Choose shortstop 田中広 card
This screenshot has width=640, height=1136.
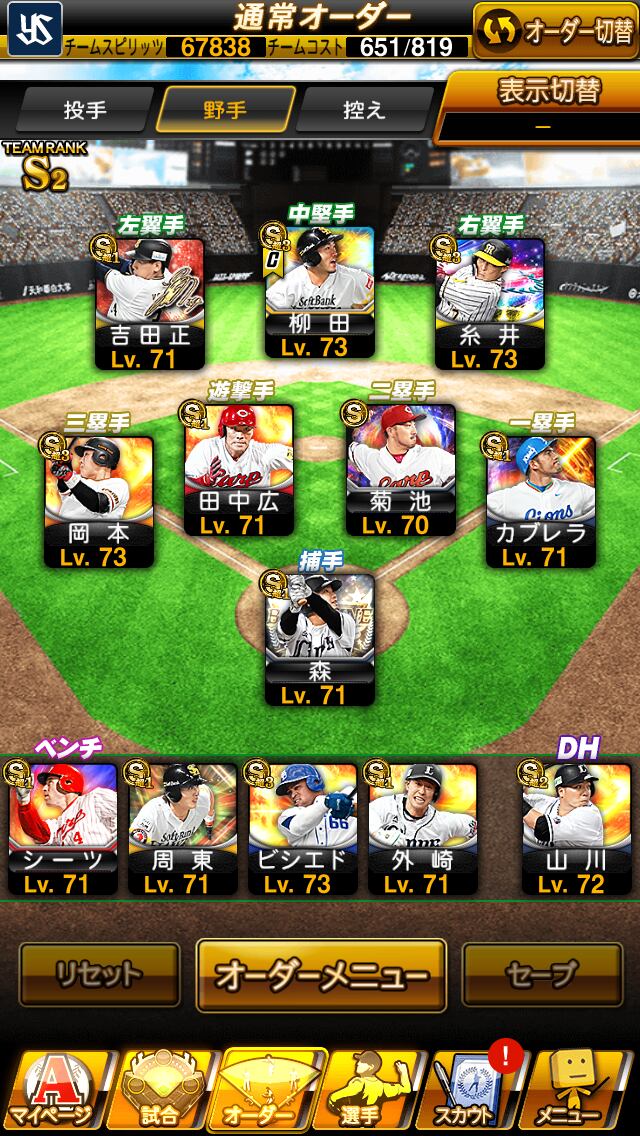(x=238, y=470)
